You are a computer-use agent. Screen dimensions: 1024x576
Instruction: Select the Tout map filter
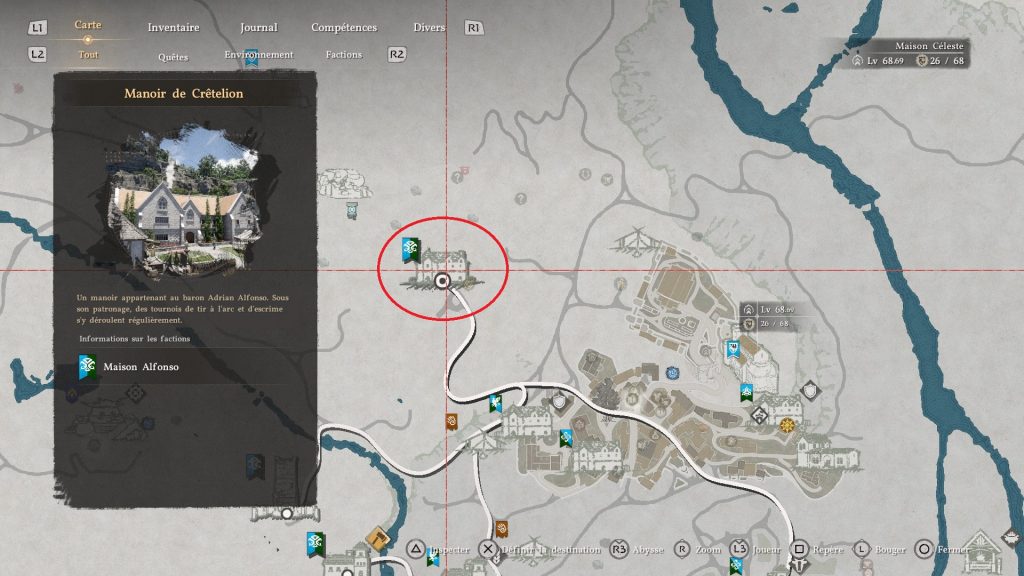coord(88,55)
